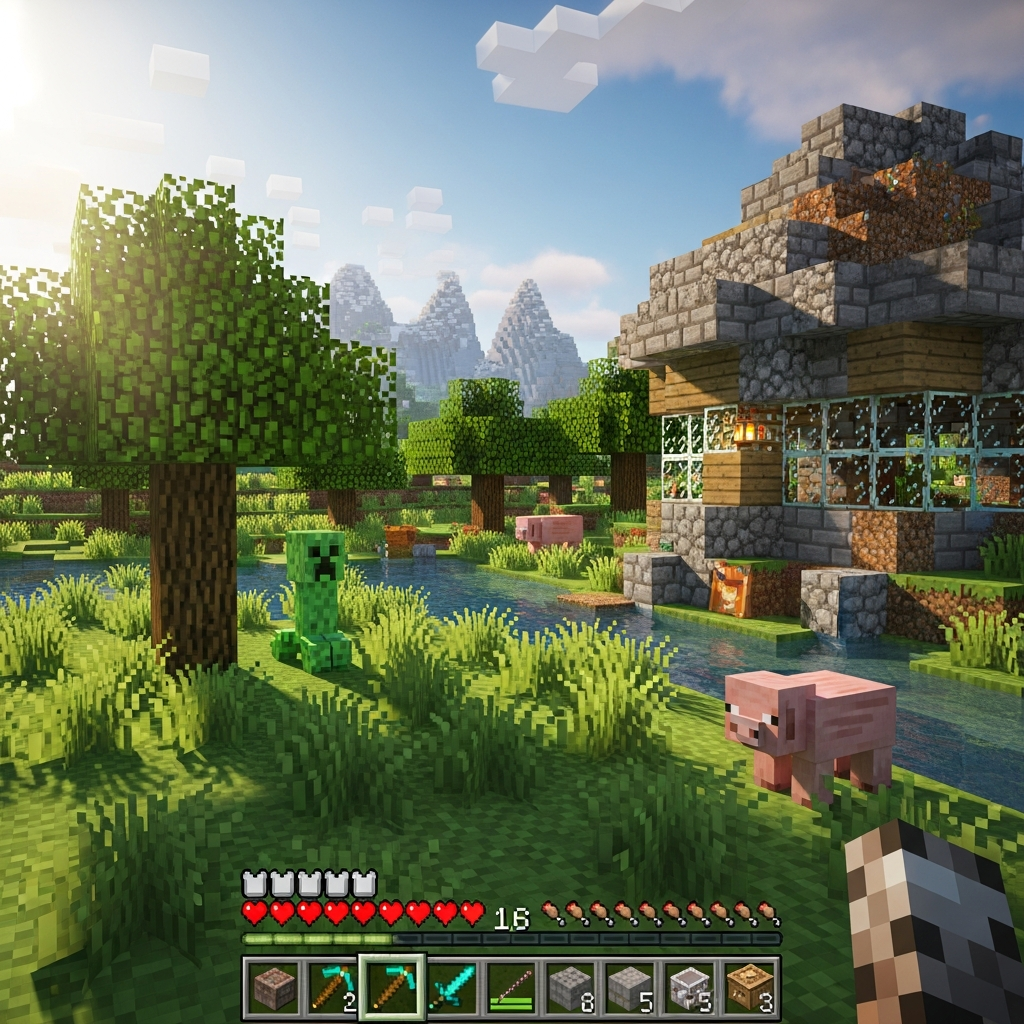Viewport: 1024px width, 1024px height.
Task: Pick the cobblestone stack of 8
Action: pos(571,988)
